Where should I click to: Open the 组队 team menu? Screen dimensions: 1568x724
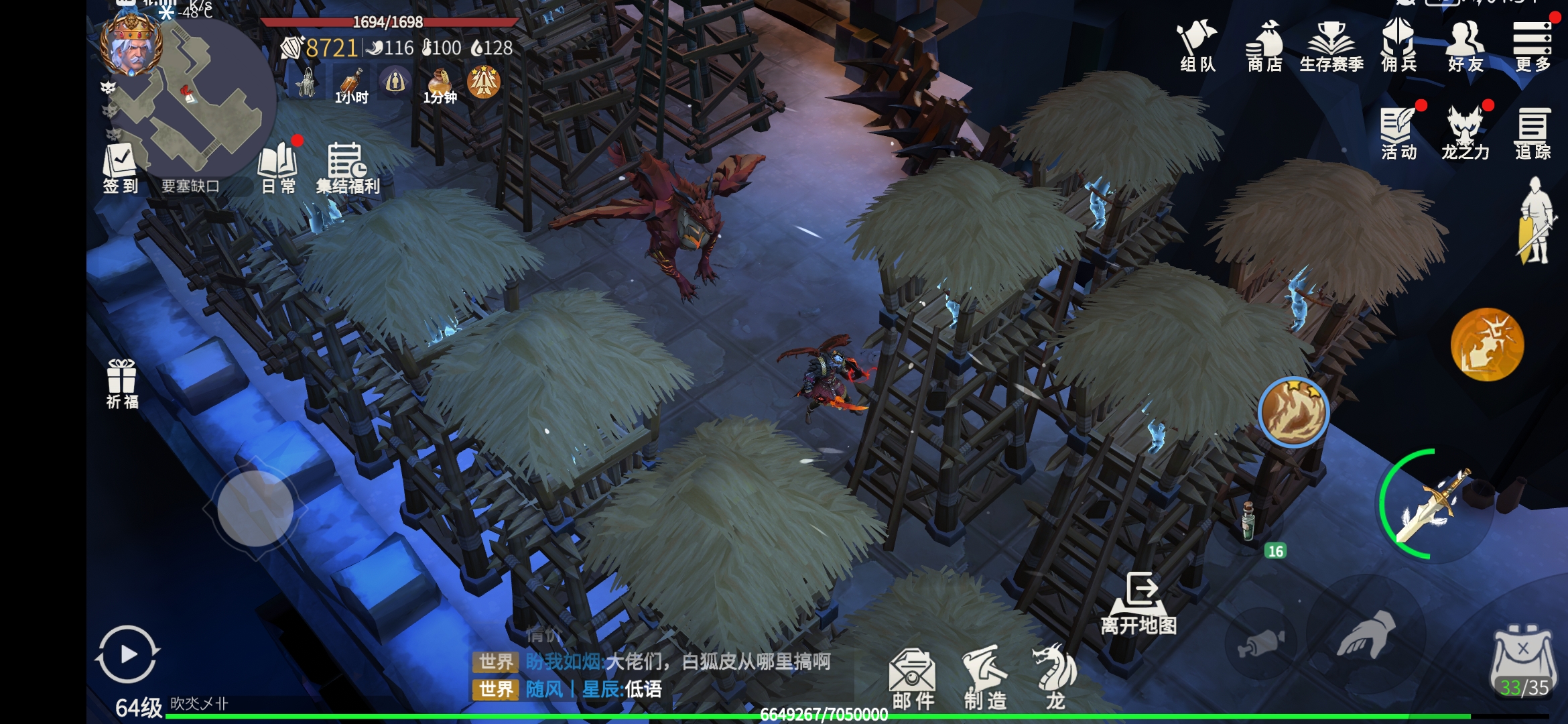click(x=1197, y=46)
